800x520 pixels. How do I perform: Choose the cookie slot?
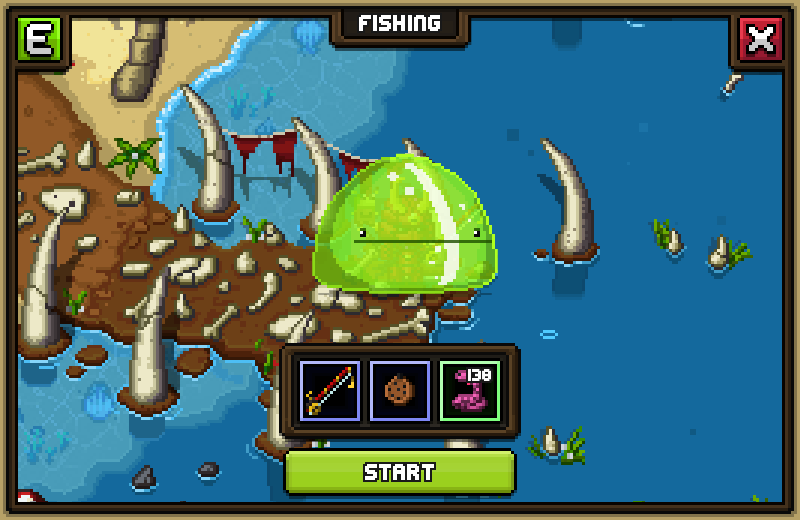(400, 391)
